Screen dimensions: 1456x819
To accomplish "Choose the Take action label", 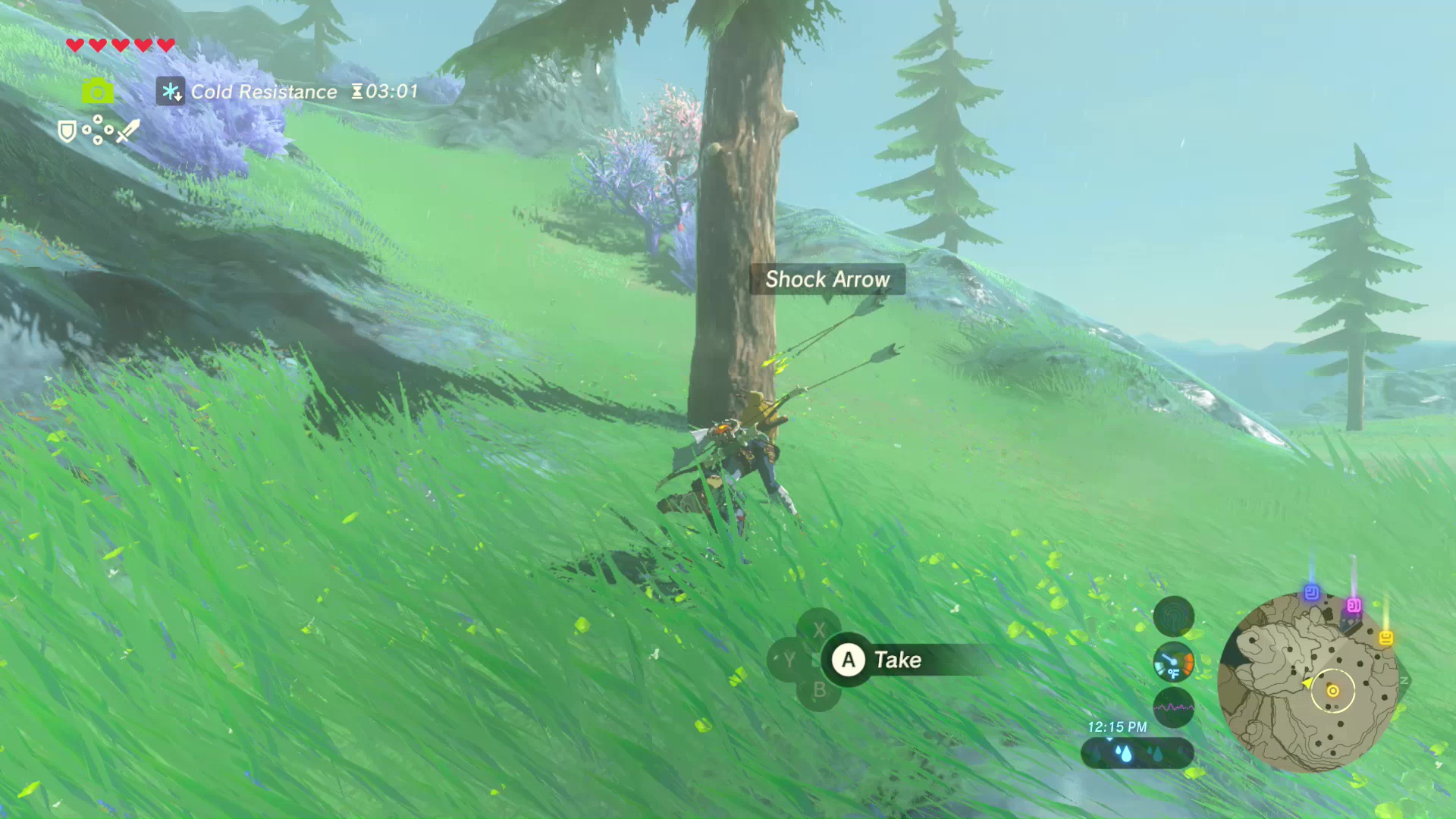I will pyautogui.click(x=897, y=660).
